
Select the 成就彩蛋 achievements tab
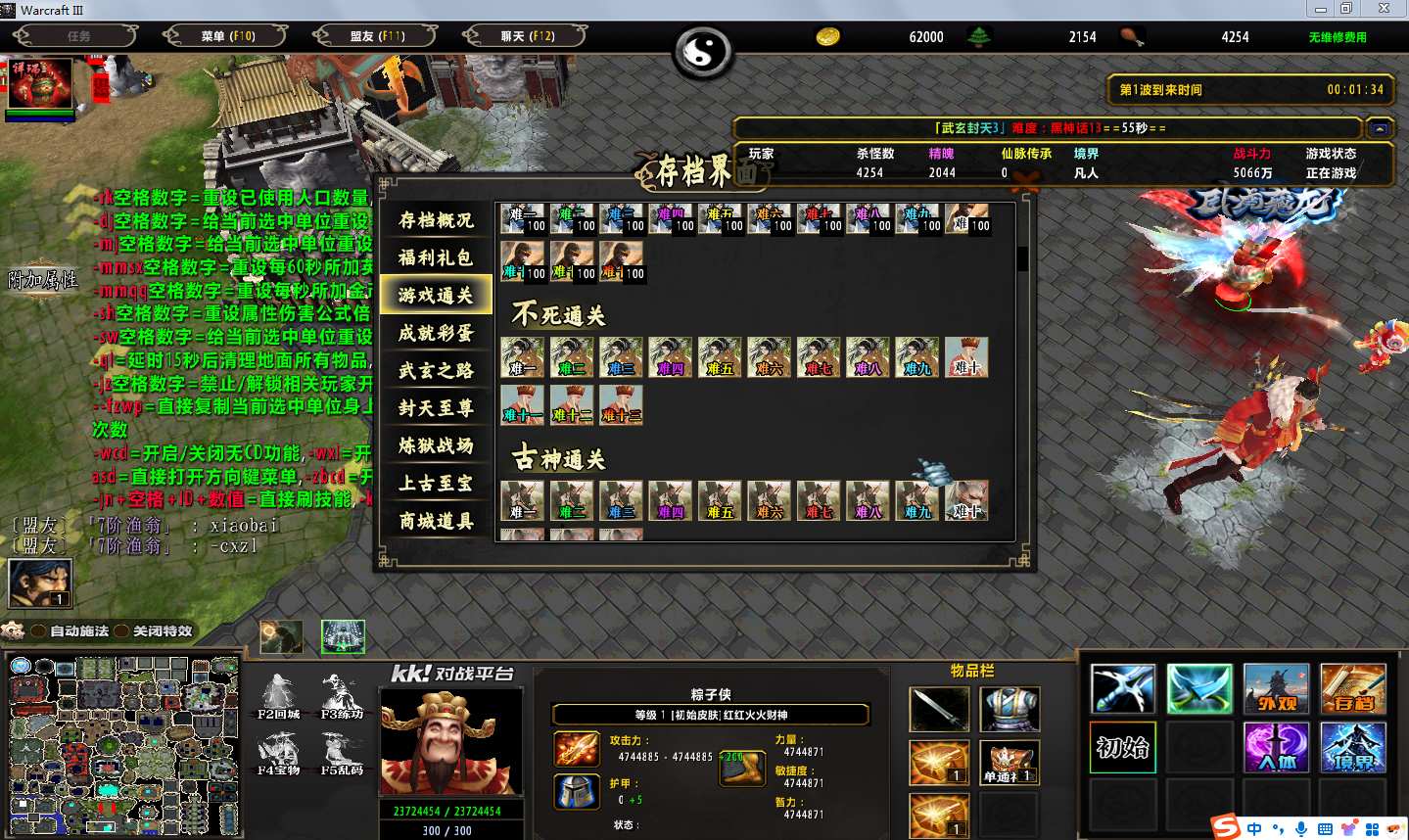(x=435, y=333)
